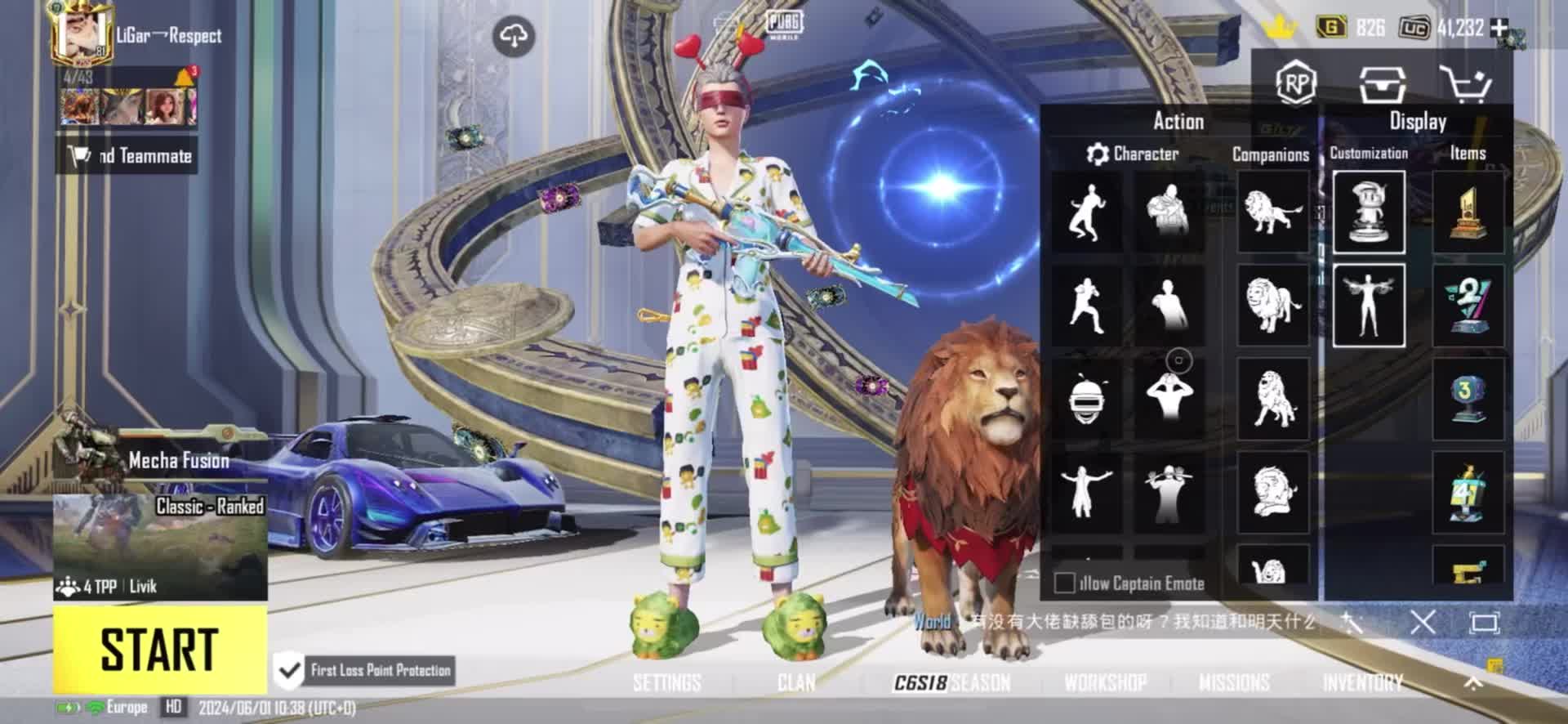Start the match with the yellow START button
Viewport: 1568px width, 724px height.
click(160, 650)
